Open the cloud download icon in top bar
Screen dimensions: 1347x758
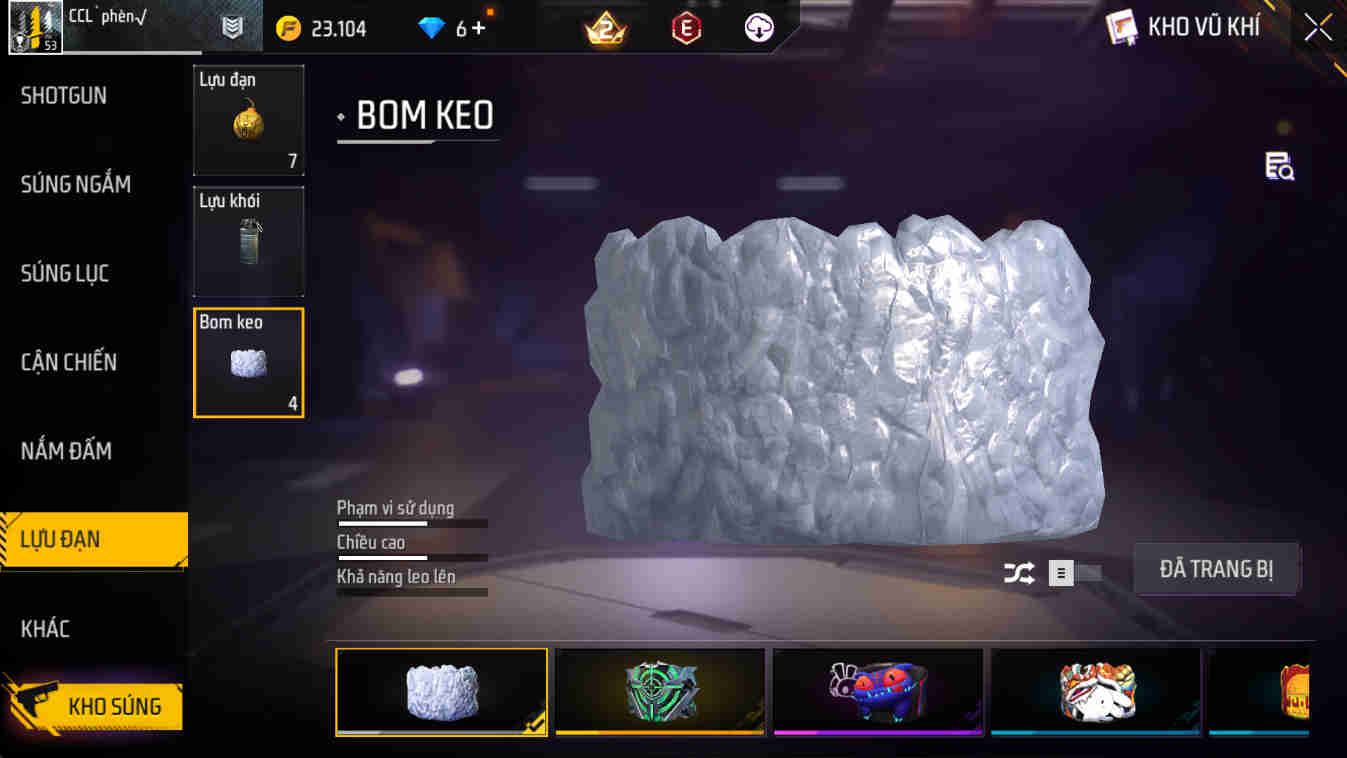tap(757, 28)
